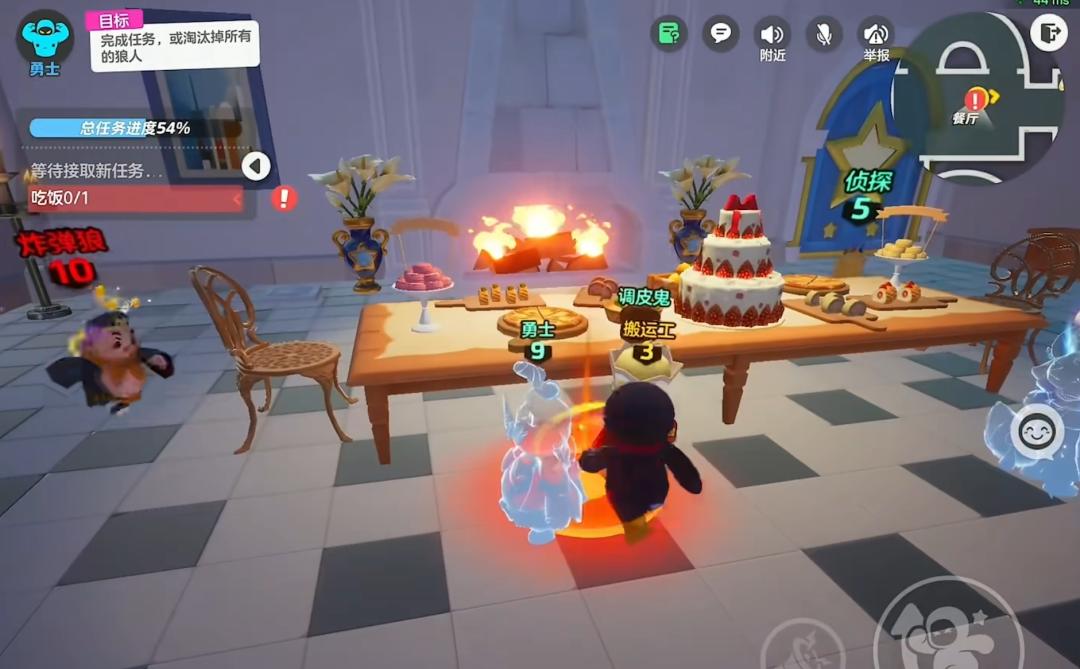Image resolution: width=1080 pixels, height=669 pixels.
Task: Collapse the task panel with the arrow
Action: coord(256,166)
